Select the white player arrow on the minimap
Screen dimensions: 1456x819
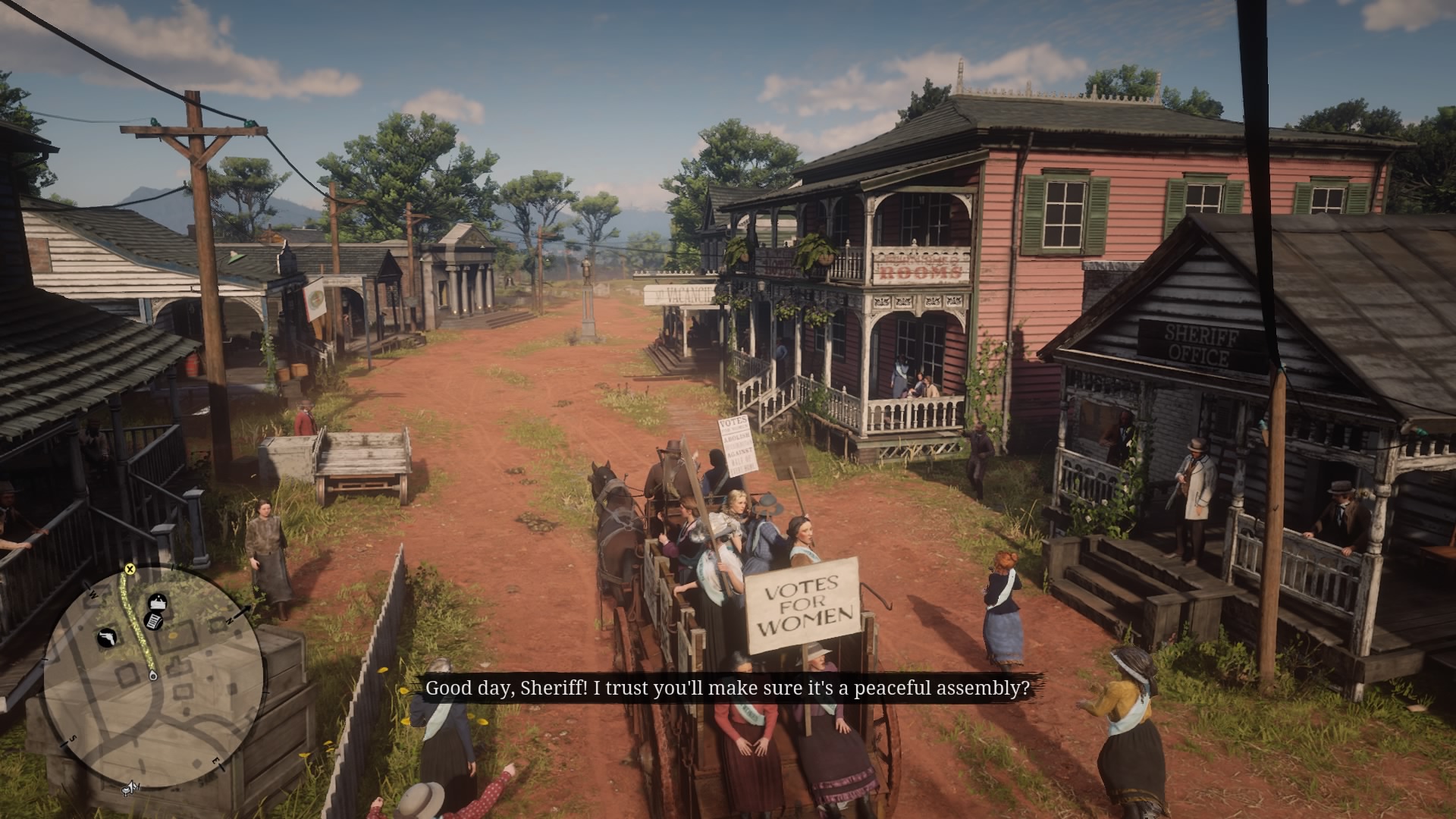[x=132, y=787]
